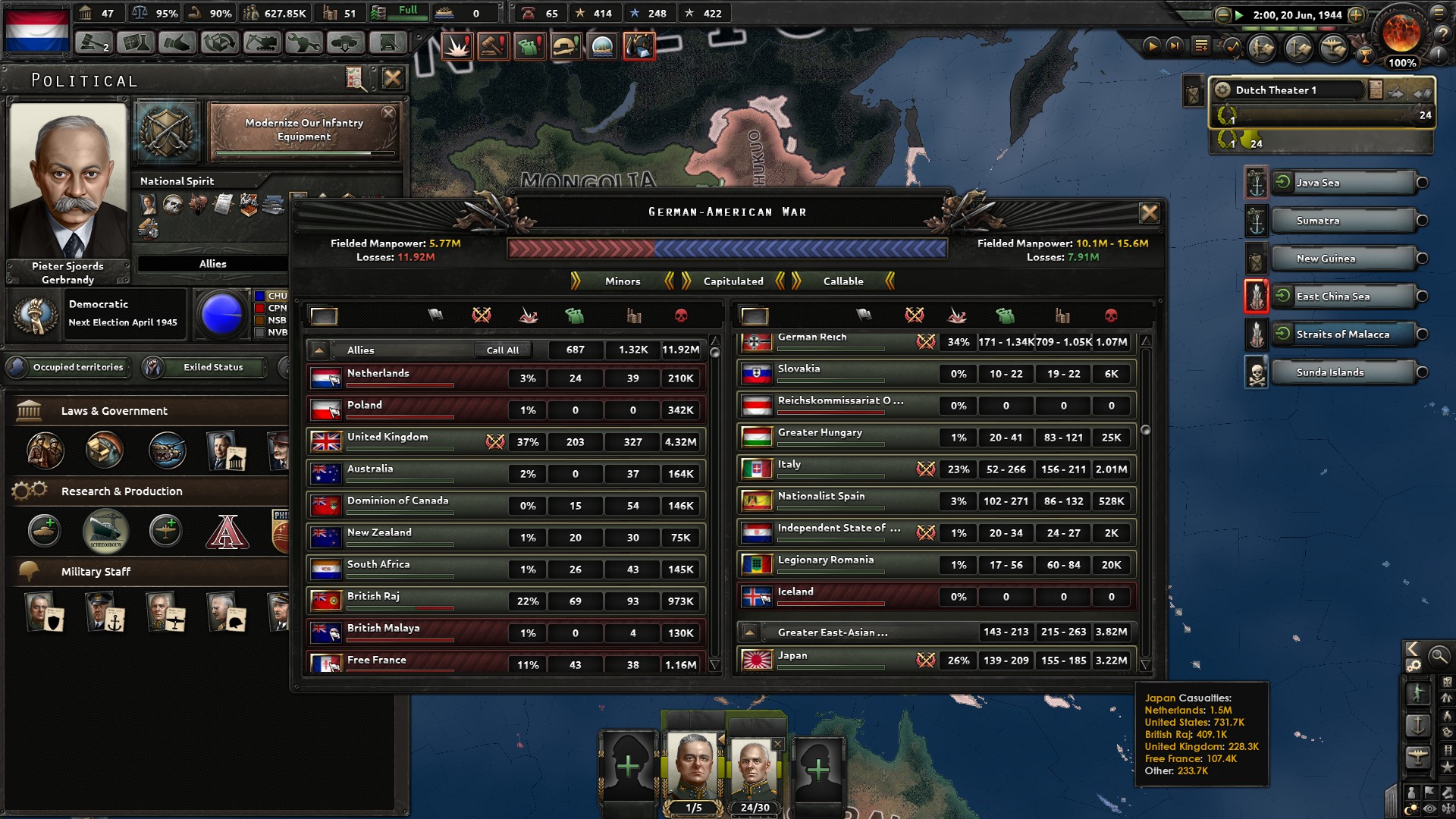This screenshot has height=819, width=1456.
Task: Switch to the Exiled Status tab
Action: [x=213, y=368]
